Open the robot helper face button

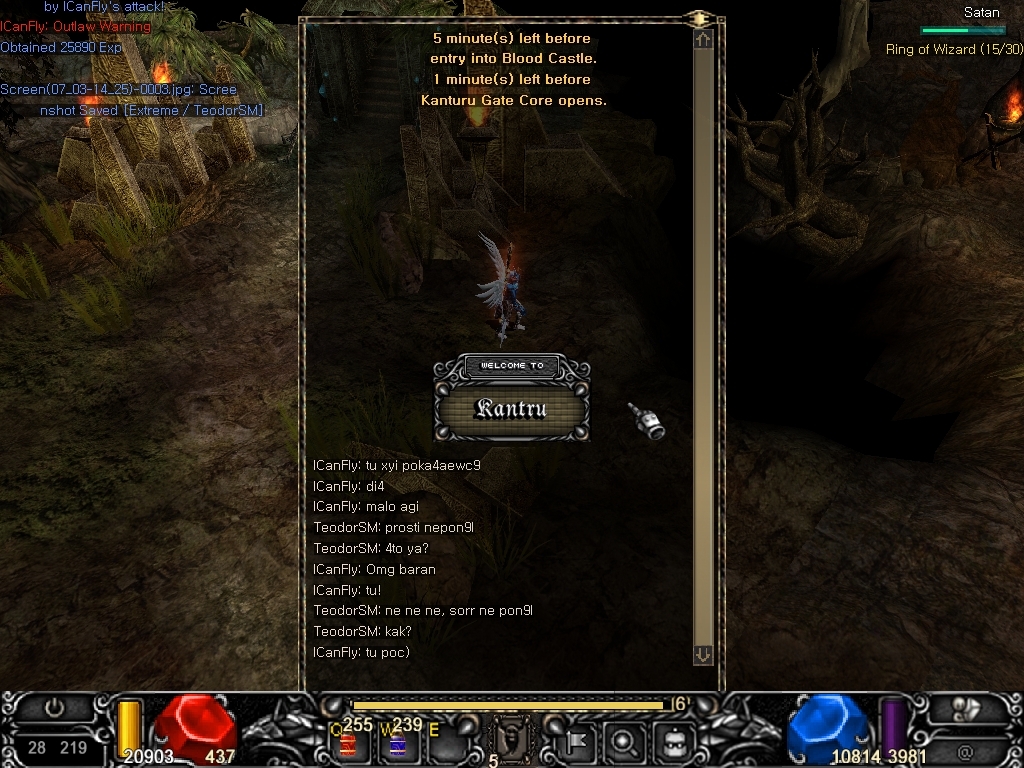673,742
